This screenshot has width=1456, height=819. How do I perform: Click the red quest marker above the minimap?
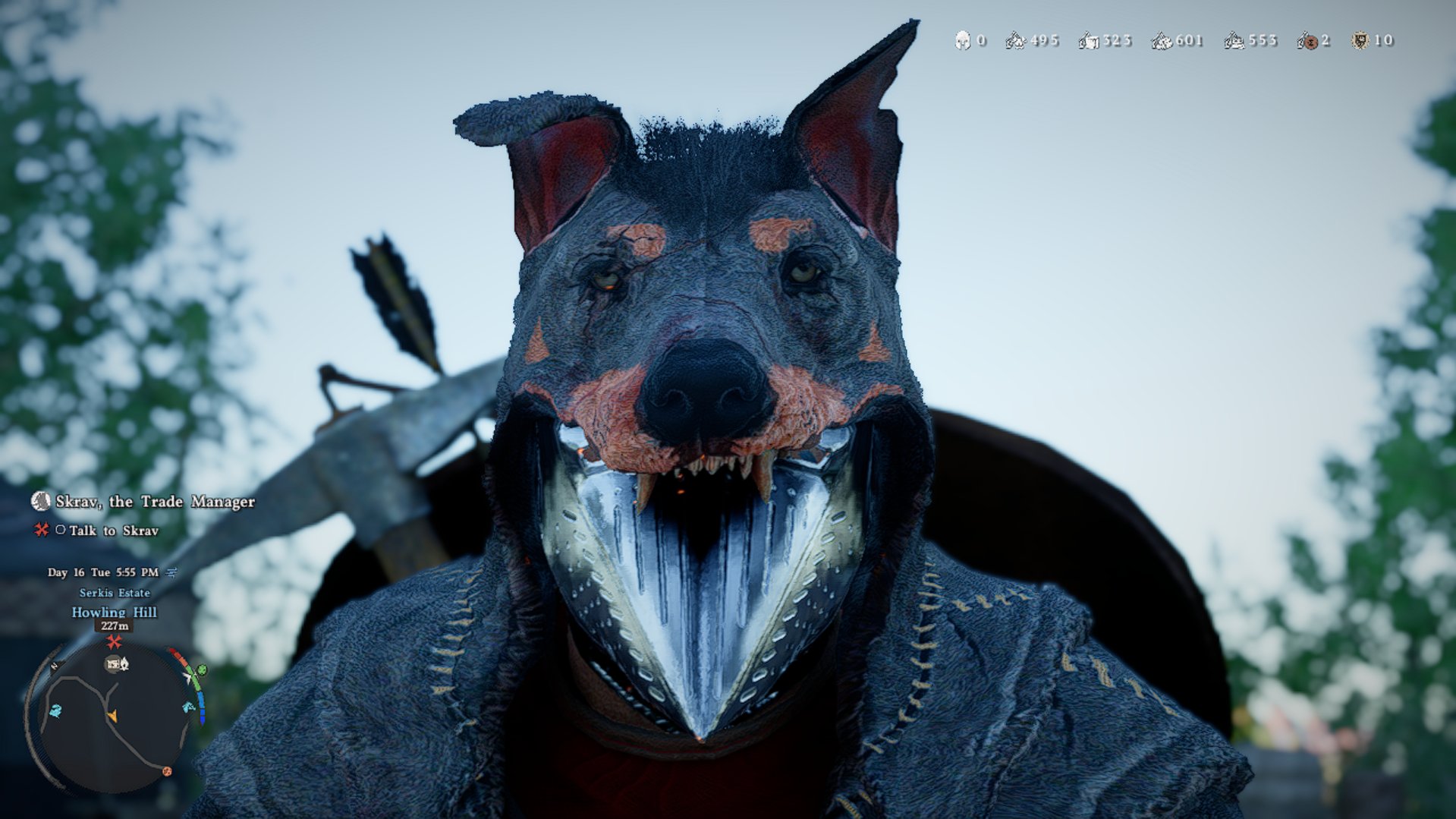click(114, 642)
